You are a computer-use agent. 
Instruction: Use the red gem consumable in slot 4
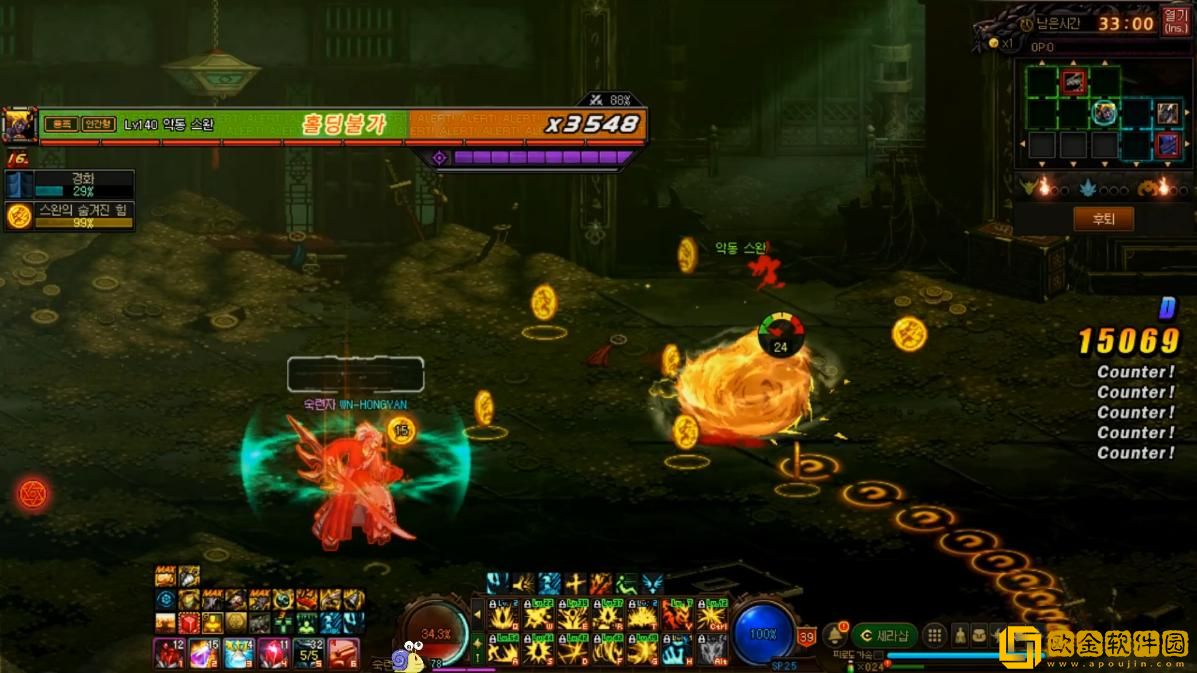[x=273, y=653]
